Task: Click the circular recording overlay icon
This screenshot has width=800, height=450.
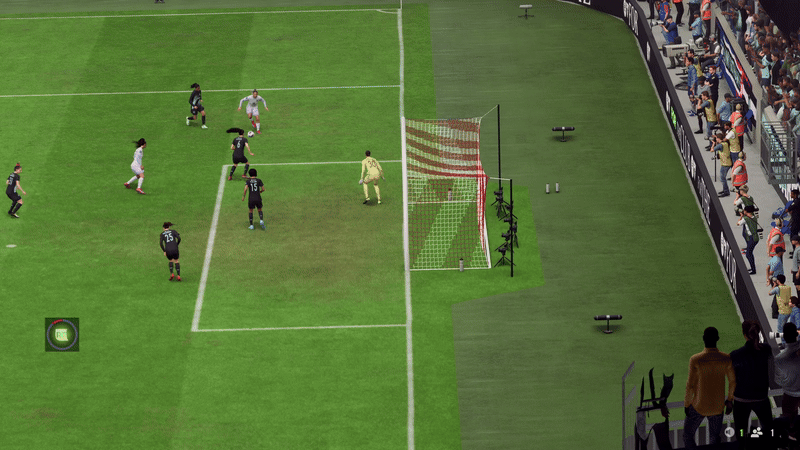Action: pyautogui.click(x=61, y=334)
